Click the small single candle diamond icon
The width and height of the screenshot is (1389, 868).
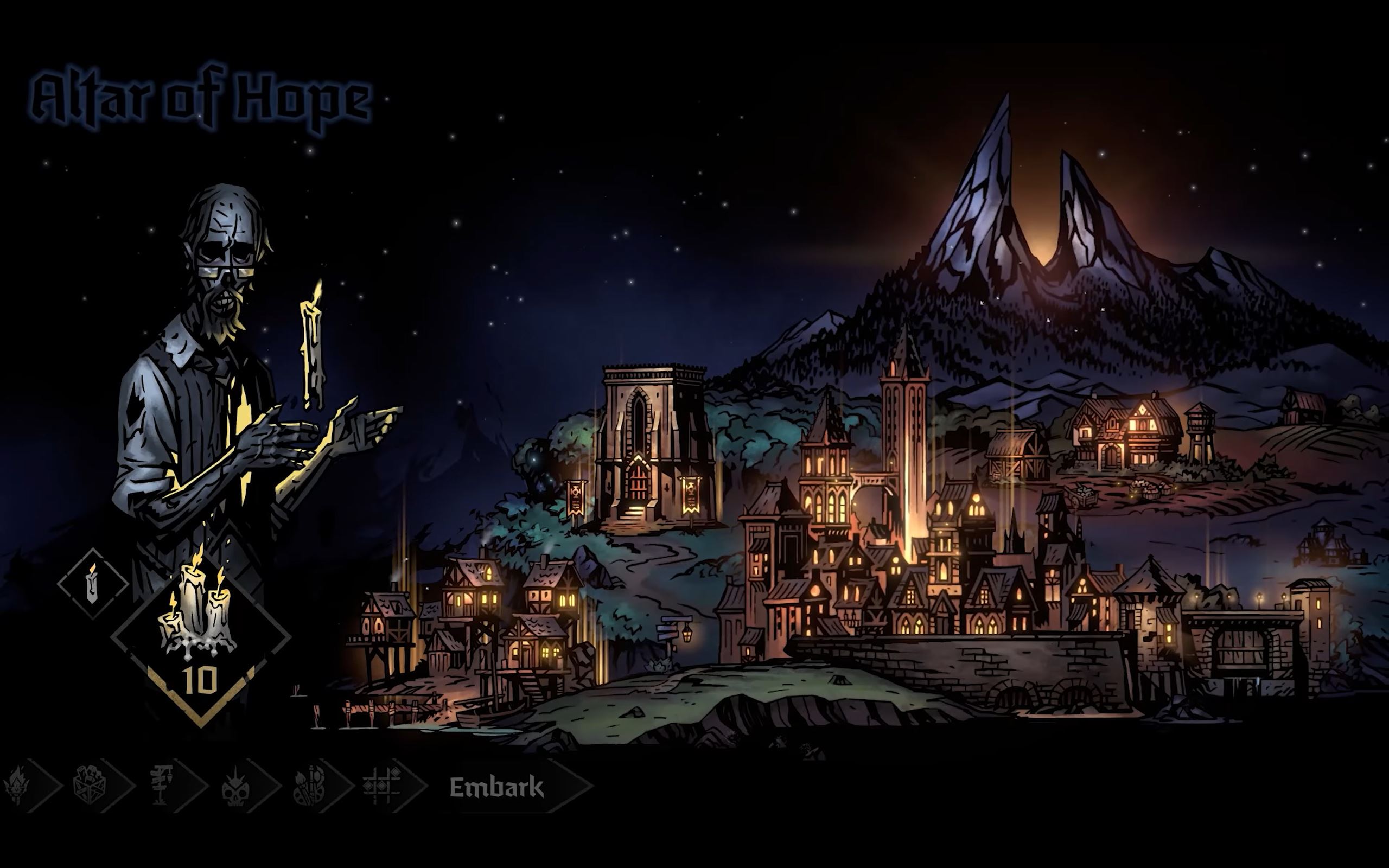(92, 583)
